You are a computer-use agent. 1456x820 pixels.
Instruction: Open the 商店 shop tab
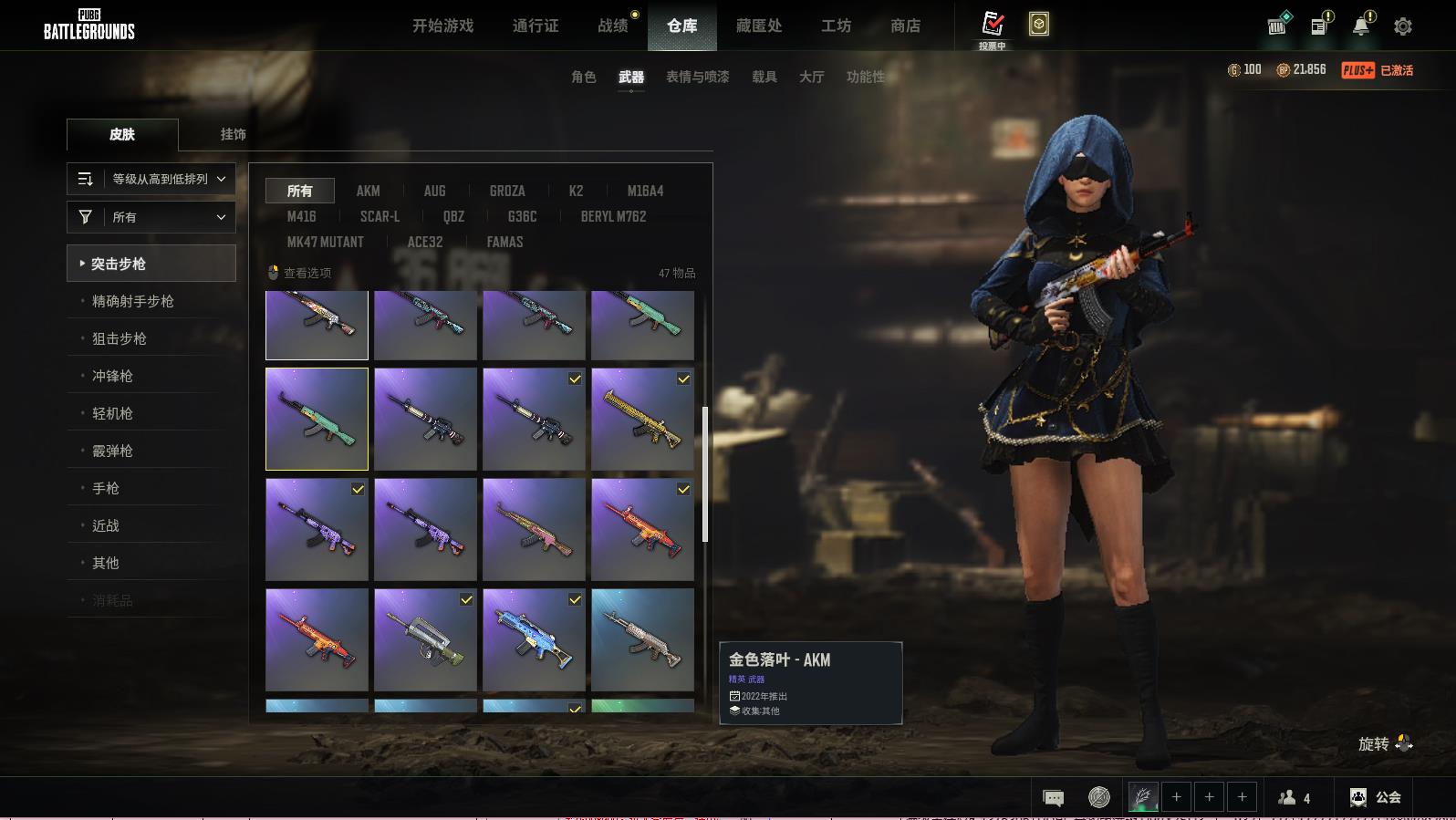tap(905, 26)
